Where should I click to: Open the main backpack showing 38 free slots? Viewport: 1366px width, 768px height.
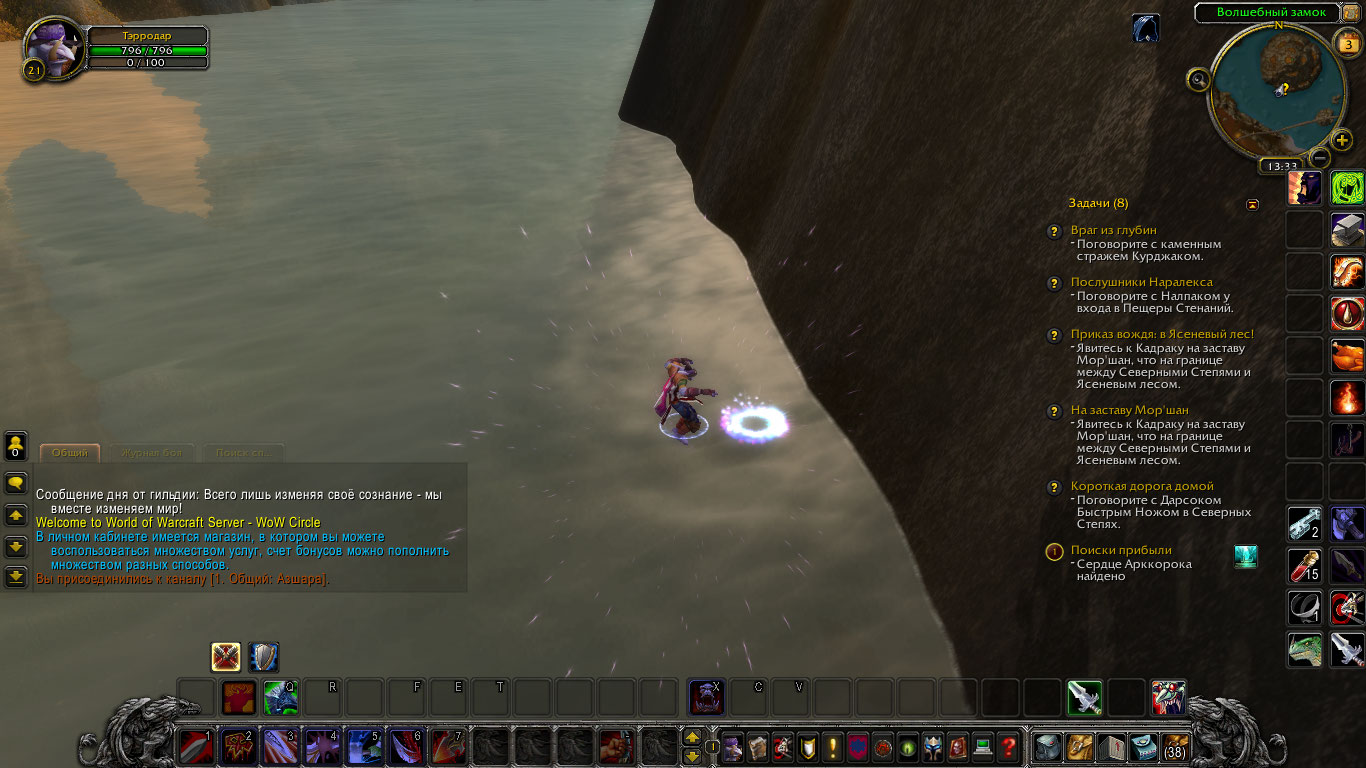click(1174, 747)
